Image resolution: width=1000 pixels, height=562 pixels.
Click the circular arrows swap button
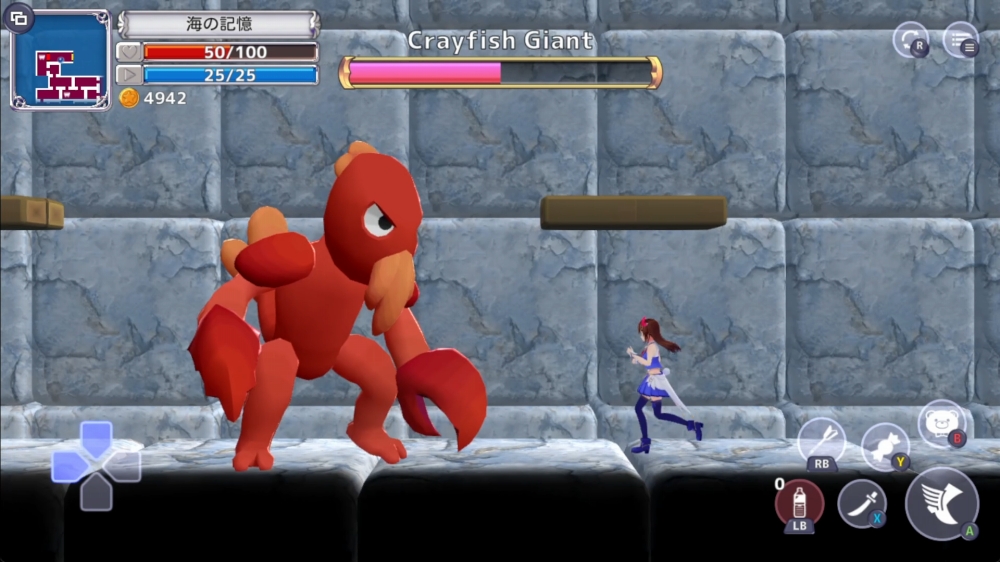point(910,39)
